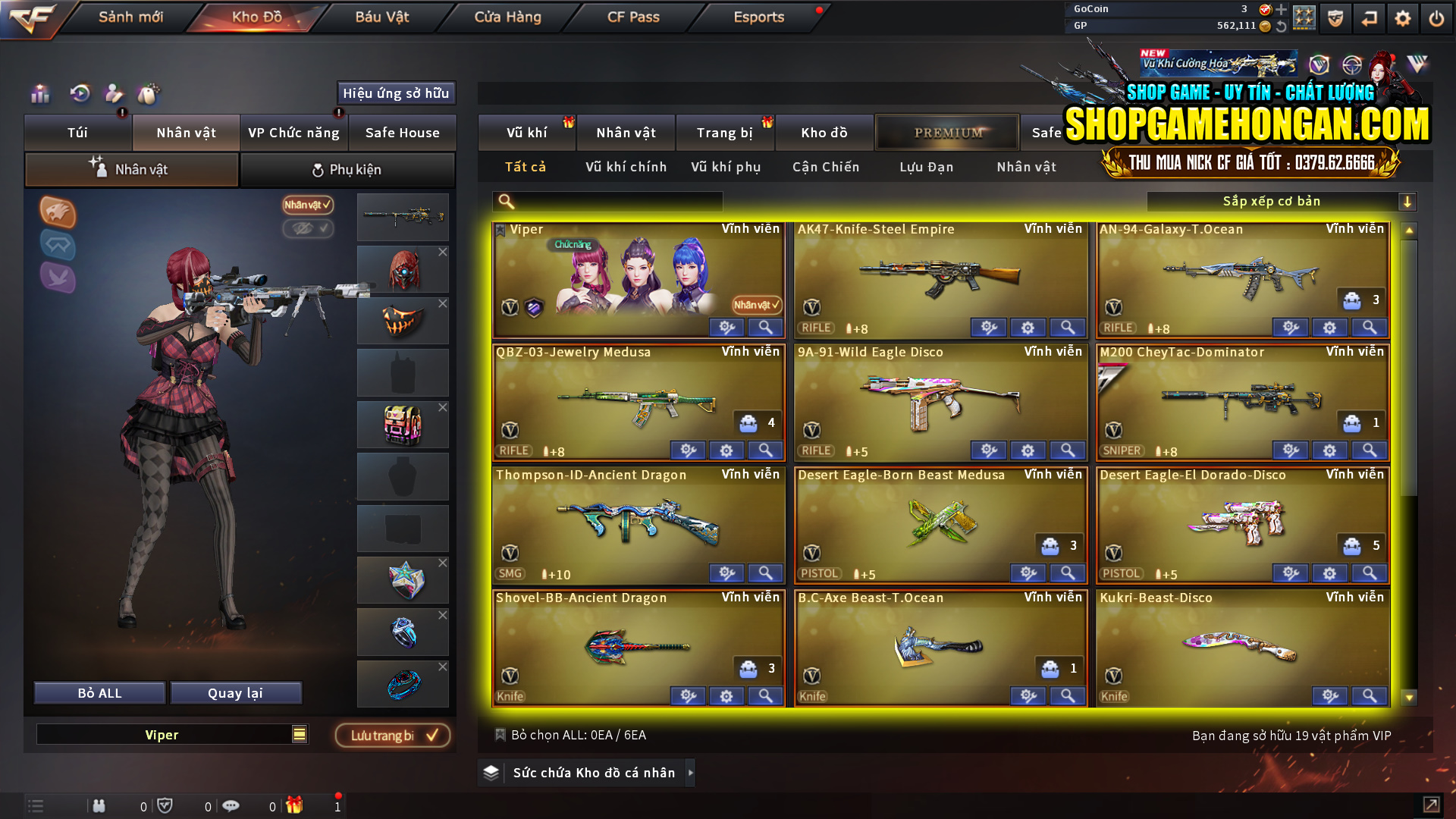Enable selection via Bỏ chọn ALL checkbox
Image resolution: width=1456 pixels, height=819 pixels.
point(500,735)
